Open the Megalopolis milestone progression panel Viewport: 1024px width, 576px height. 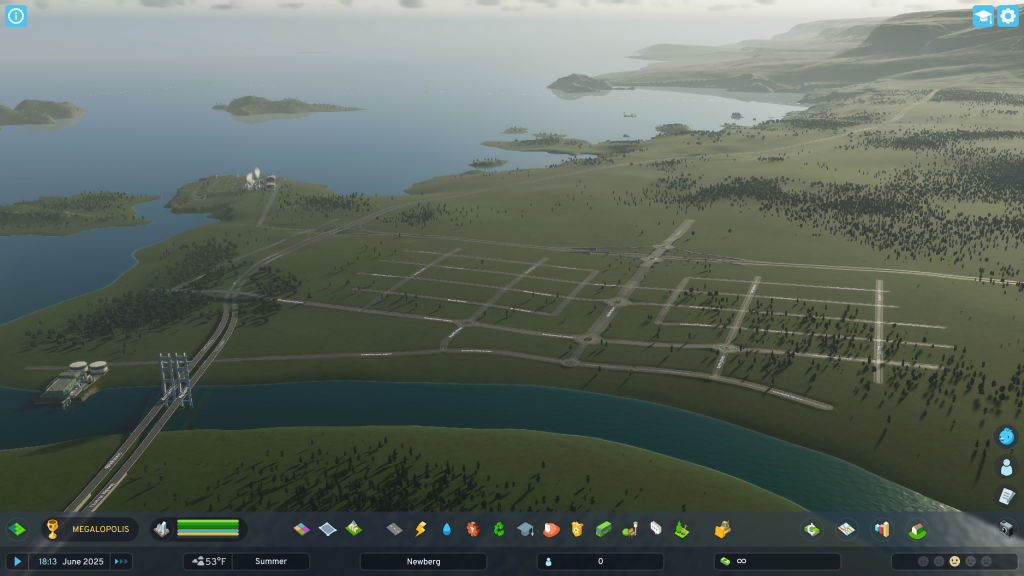(87, 529)
